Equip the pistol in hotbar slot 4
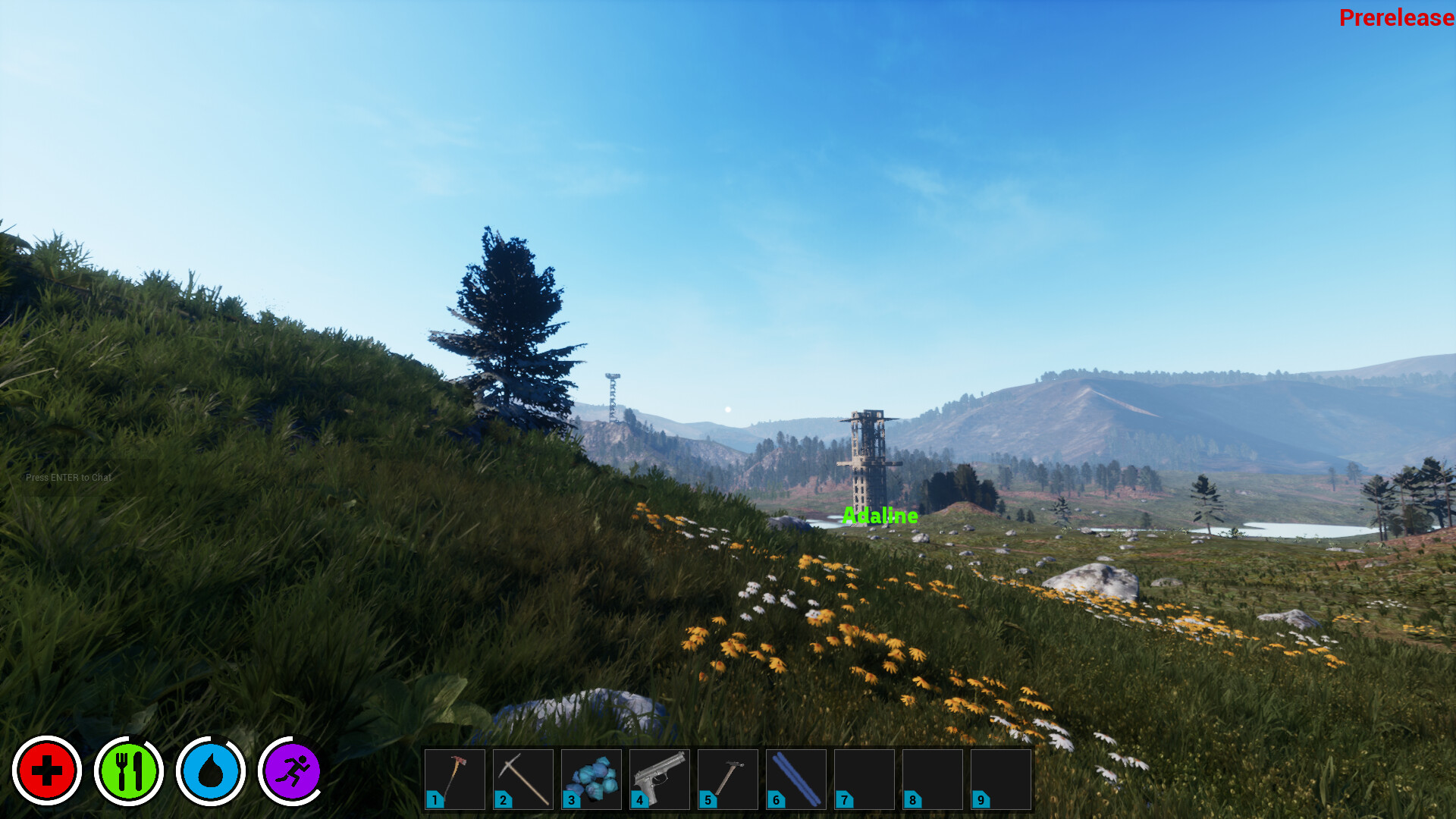This screenshot has height=819, width=1456. click(x=658, y=779)
